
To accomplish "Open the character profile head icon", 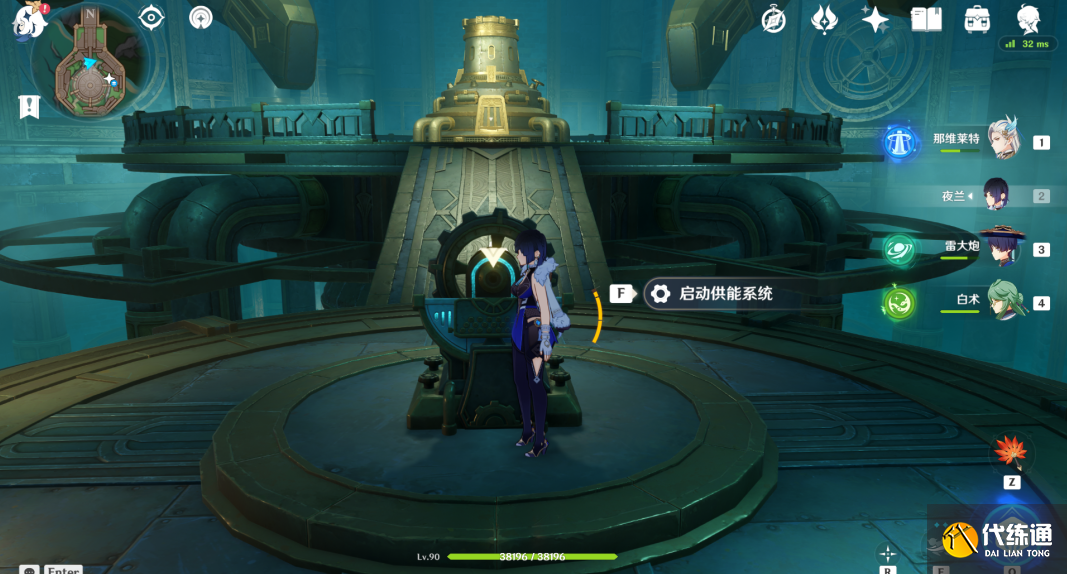I will tap(1028, 19).
